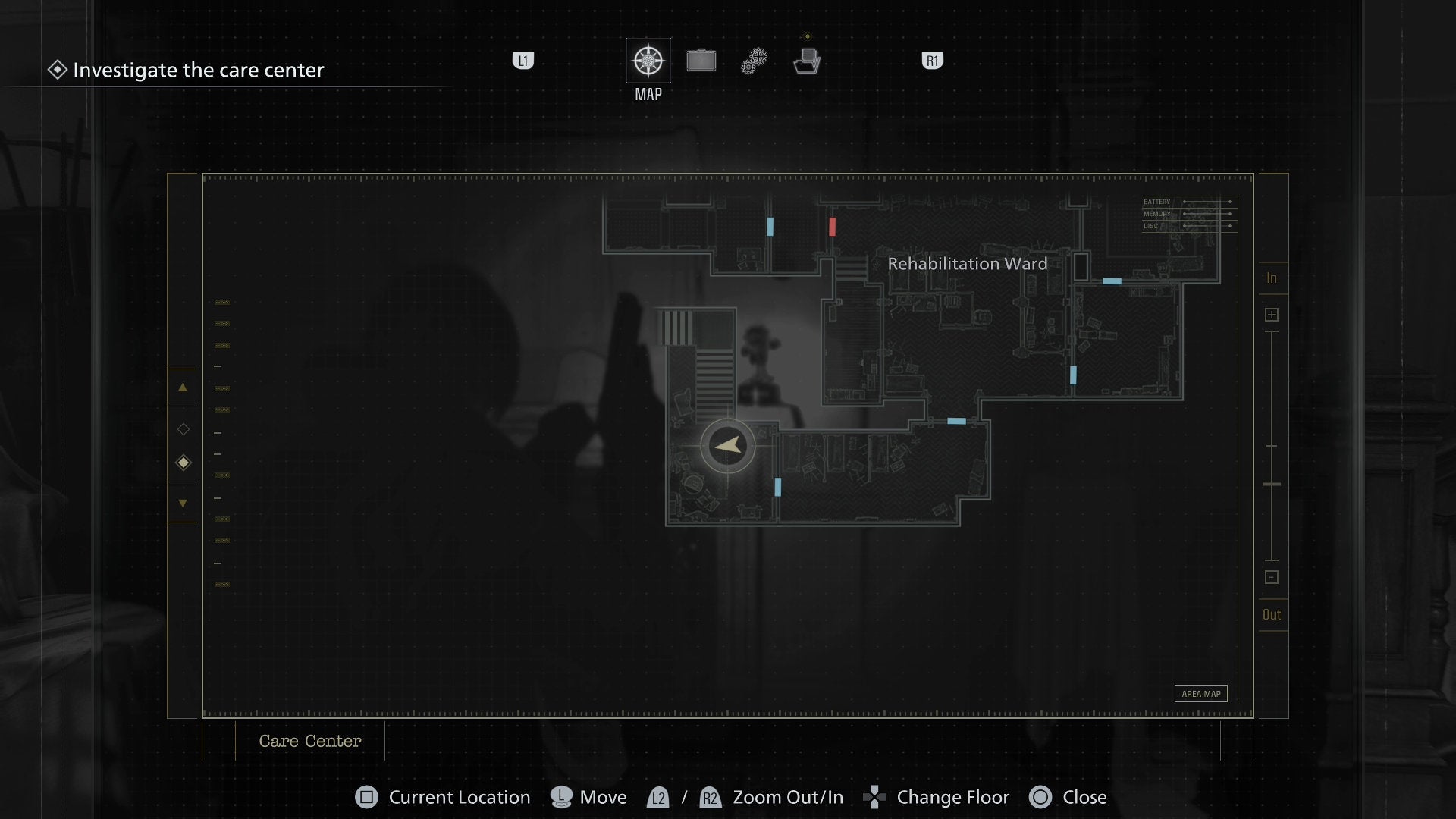1456x819 pixels.
Task: Expand upper floors with the up arrow
Action: click(182, 388)
